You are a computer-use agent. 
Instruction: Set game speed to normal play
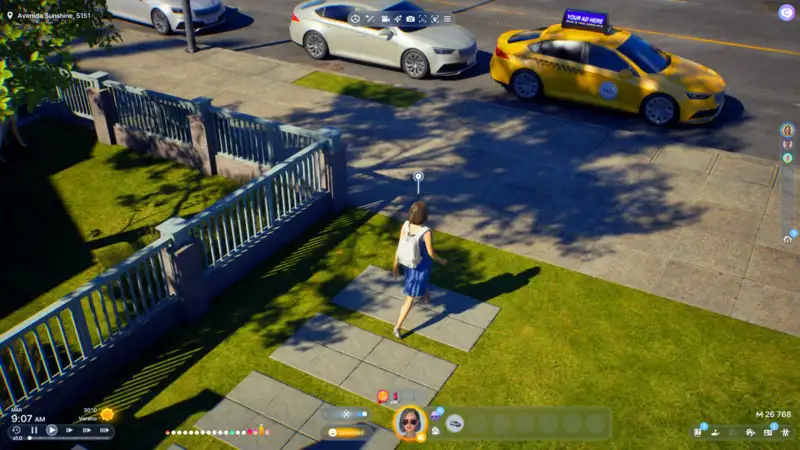(x=52, y=430)
